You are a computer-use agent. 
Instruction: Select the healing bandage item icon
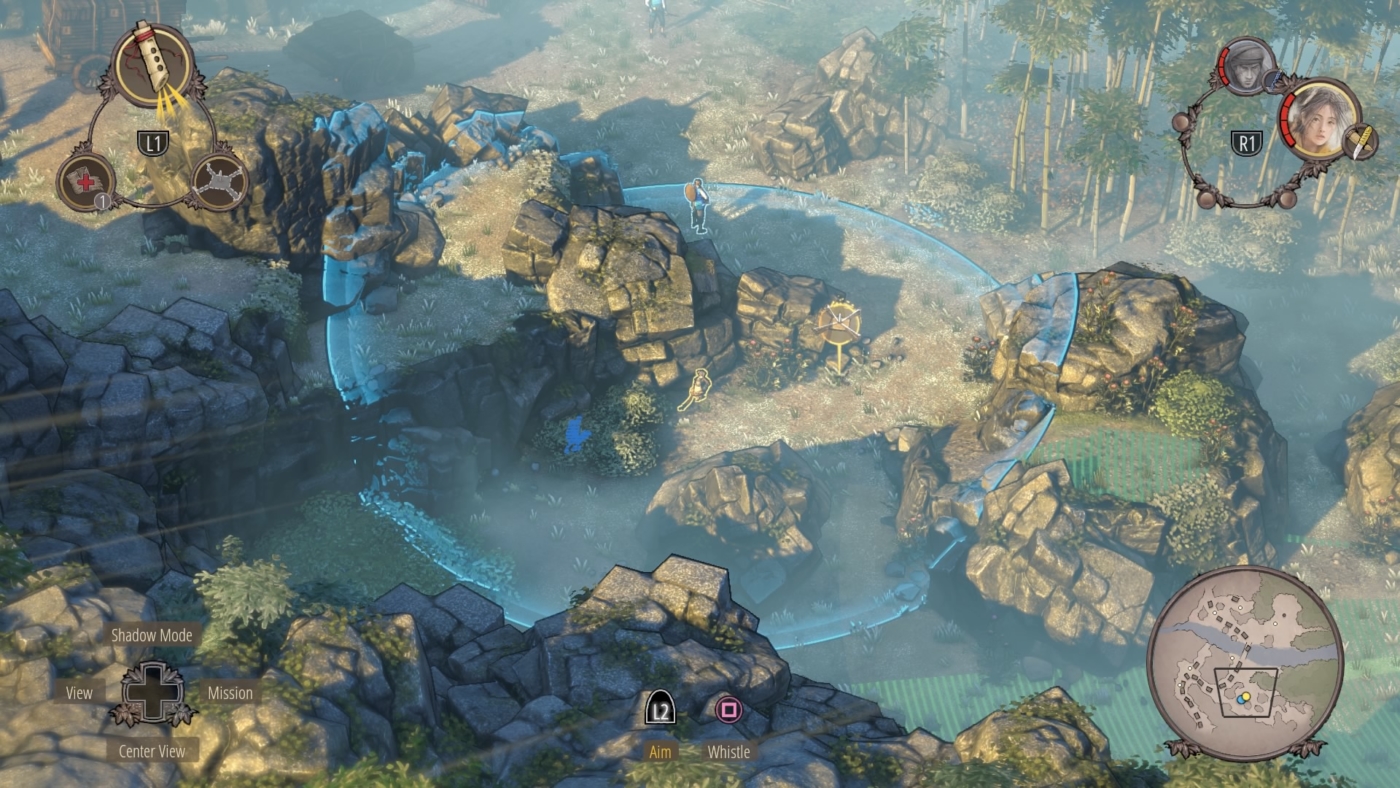point(85,180)
